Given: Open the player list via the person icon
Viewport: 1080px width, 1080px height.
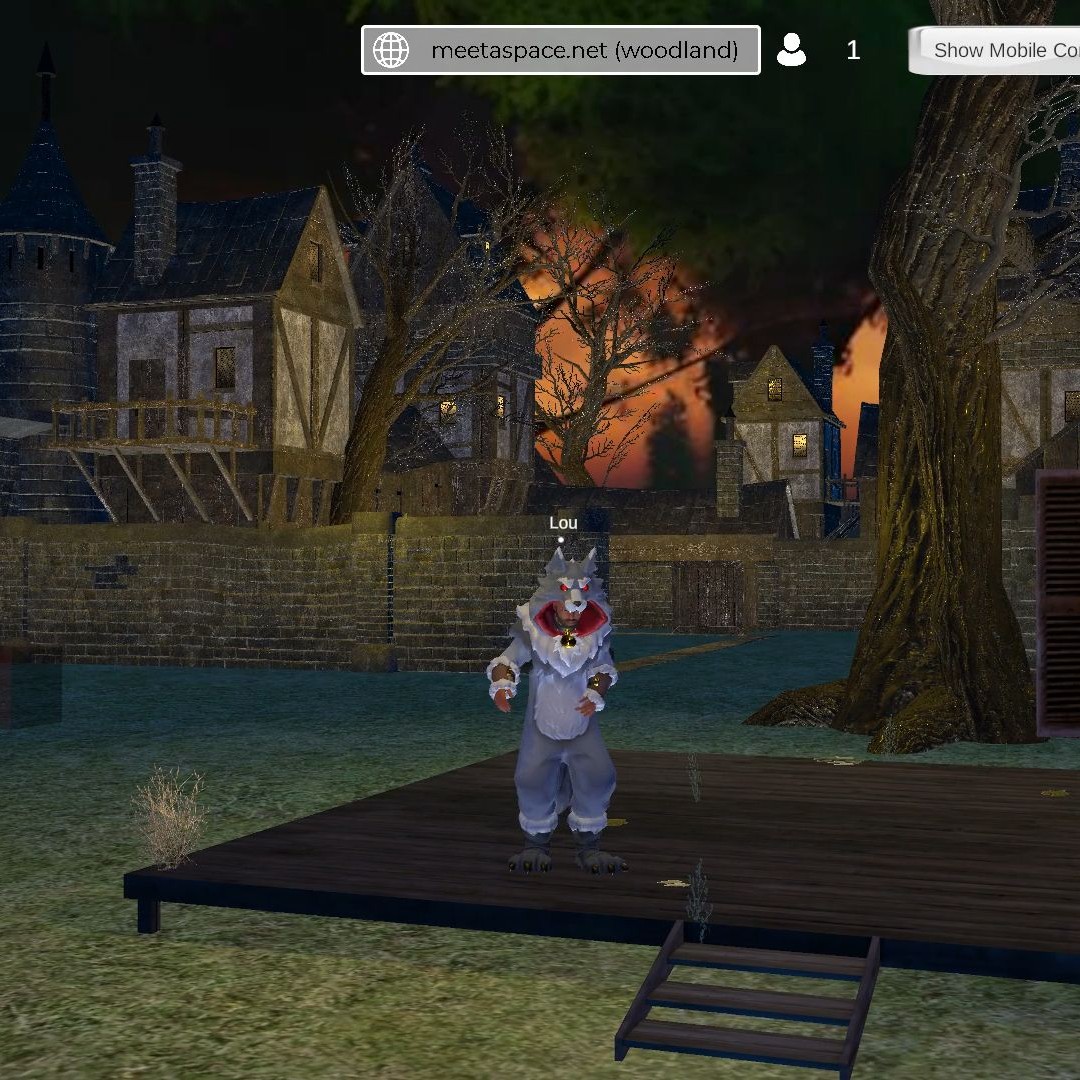Looking at the screenshot, I should point(791,50).
